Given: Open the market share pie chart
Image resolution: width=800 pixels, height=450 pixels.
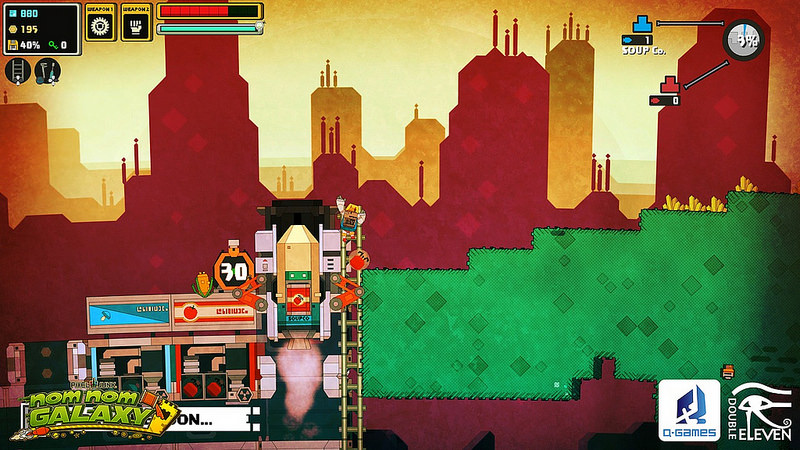Looking at the screenshot, I should click(743, 41).
